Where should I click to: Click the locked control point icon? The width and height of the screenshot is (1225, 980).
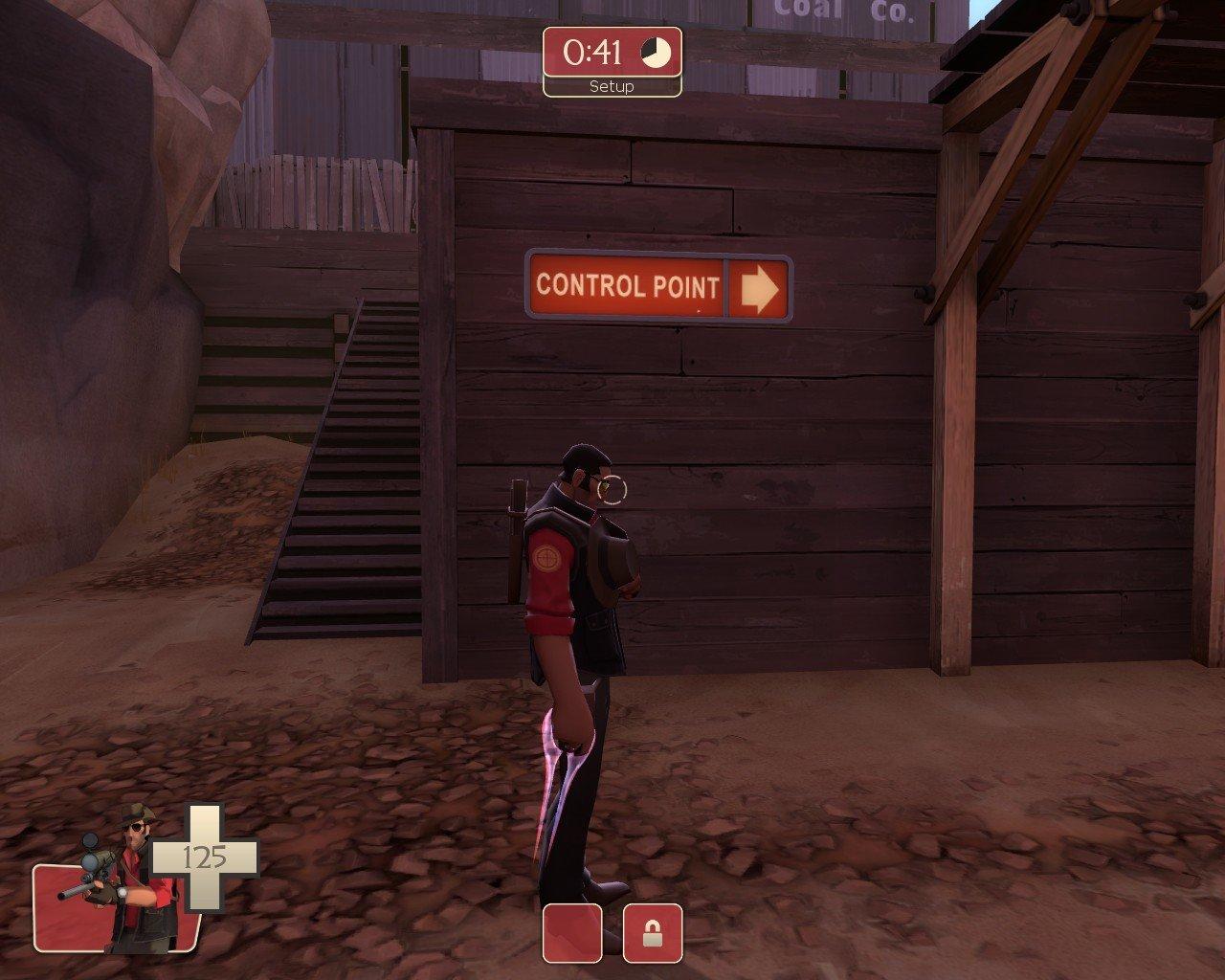[x=653, y=932]
